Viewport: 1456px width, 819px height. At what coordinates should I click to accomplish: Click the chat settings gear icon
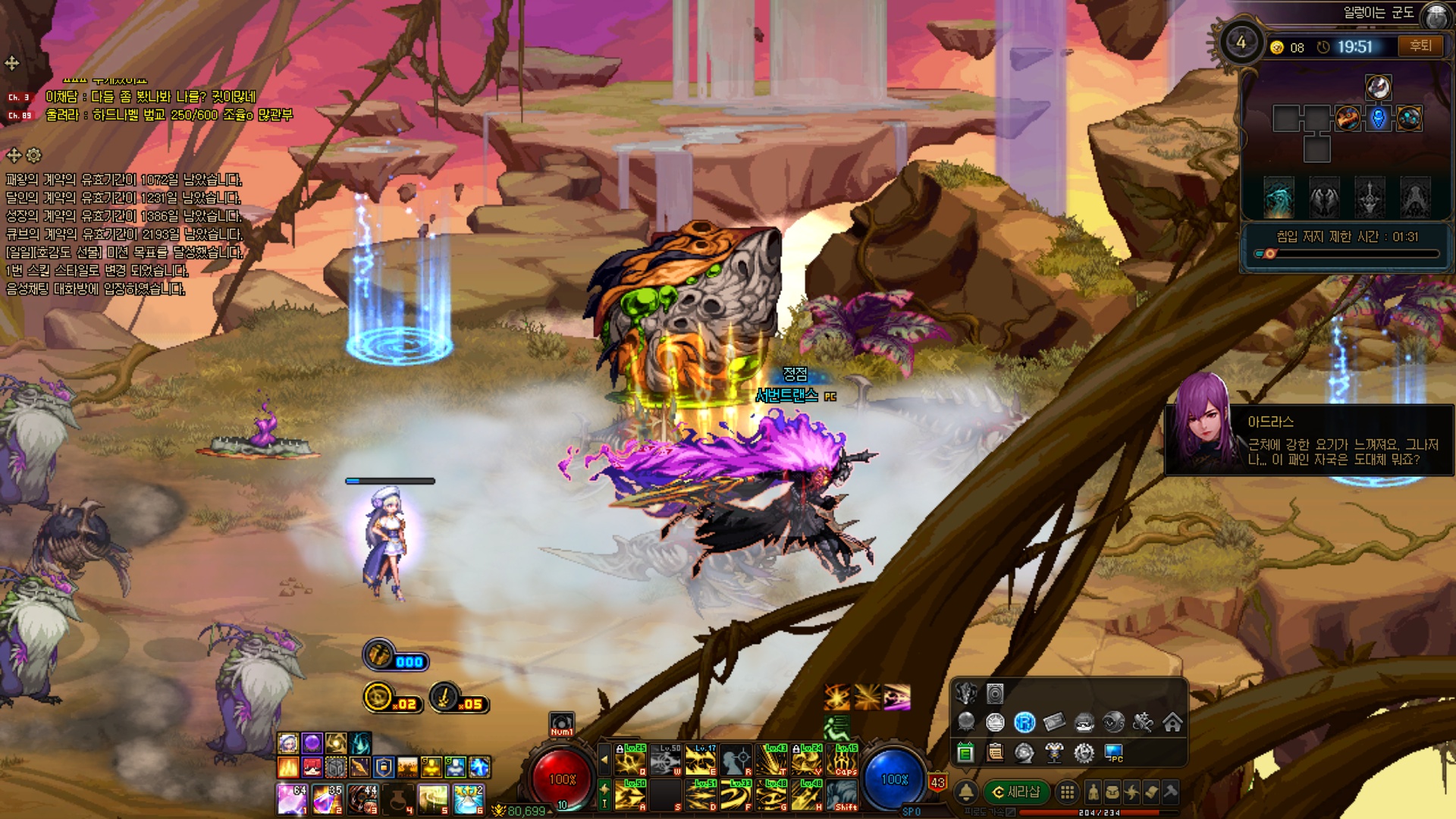(34, 155)
